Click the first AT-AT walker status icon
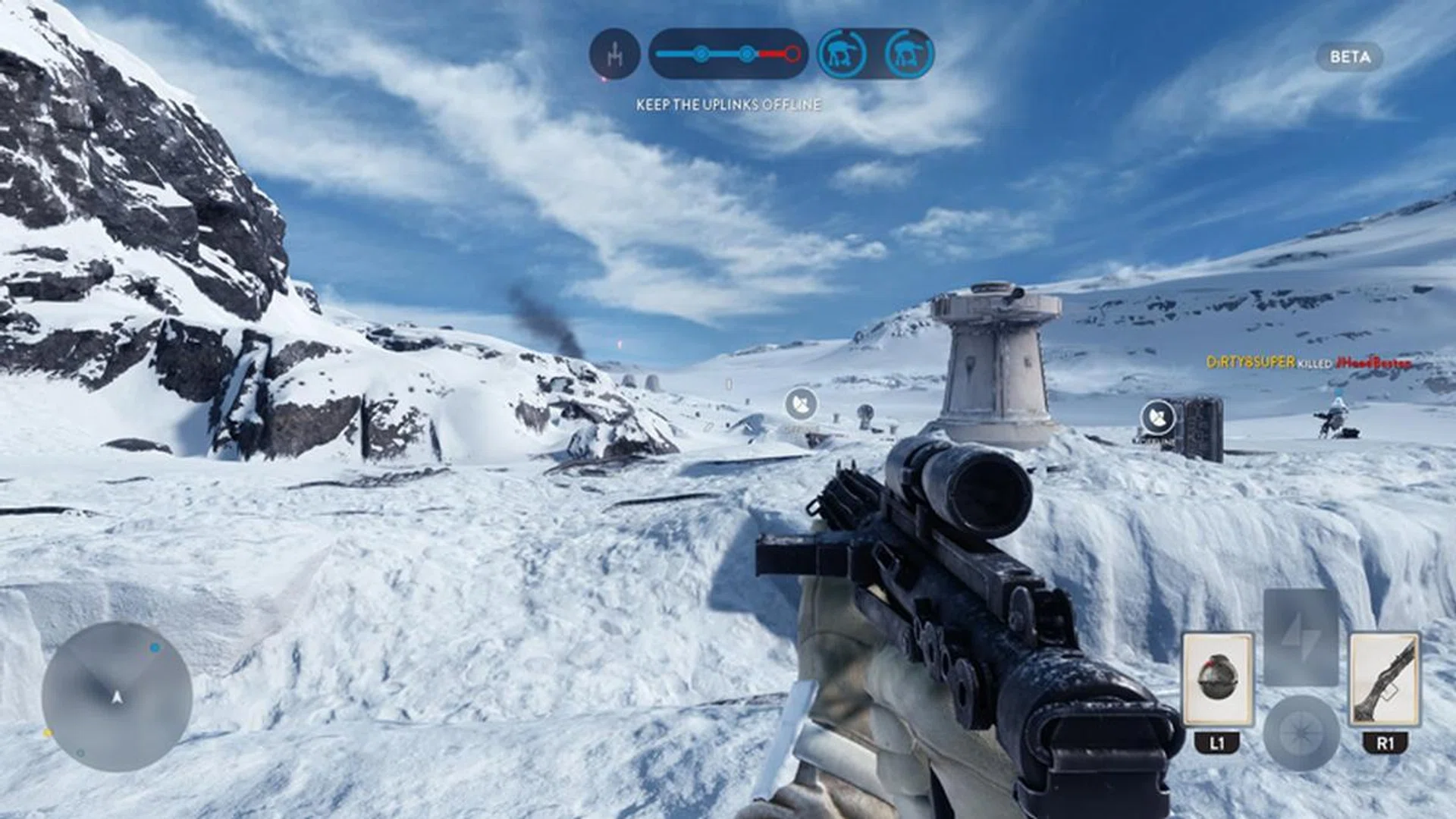Viewport: 1456px width, 819px height. click(840, 53)
